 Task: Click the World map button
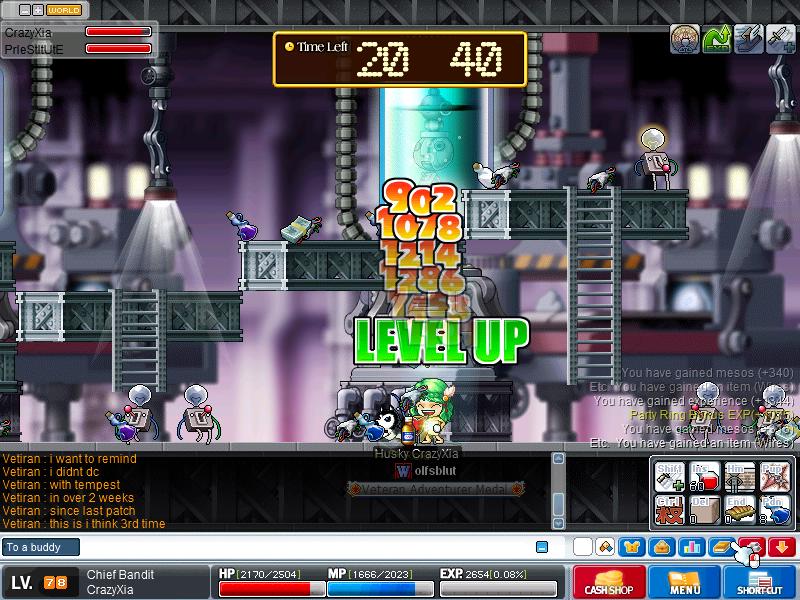pyautogui.click(x=64, y=9)
